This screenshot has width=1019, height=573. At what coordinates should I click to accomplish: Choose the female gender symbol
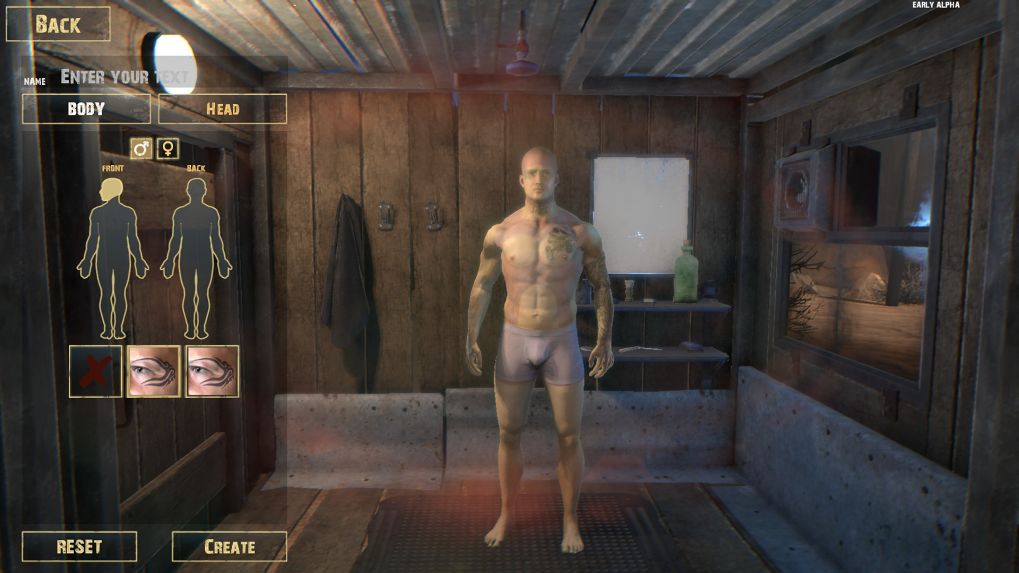[x=168, y=149]
